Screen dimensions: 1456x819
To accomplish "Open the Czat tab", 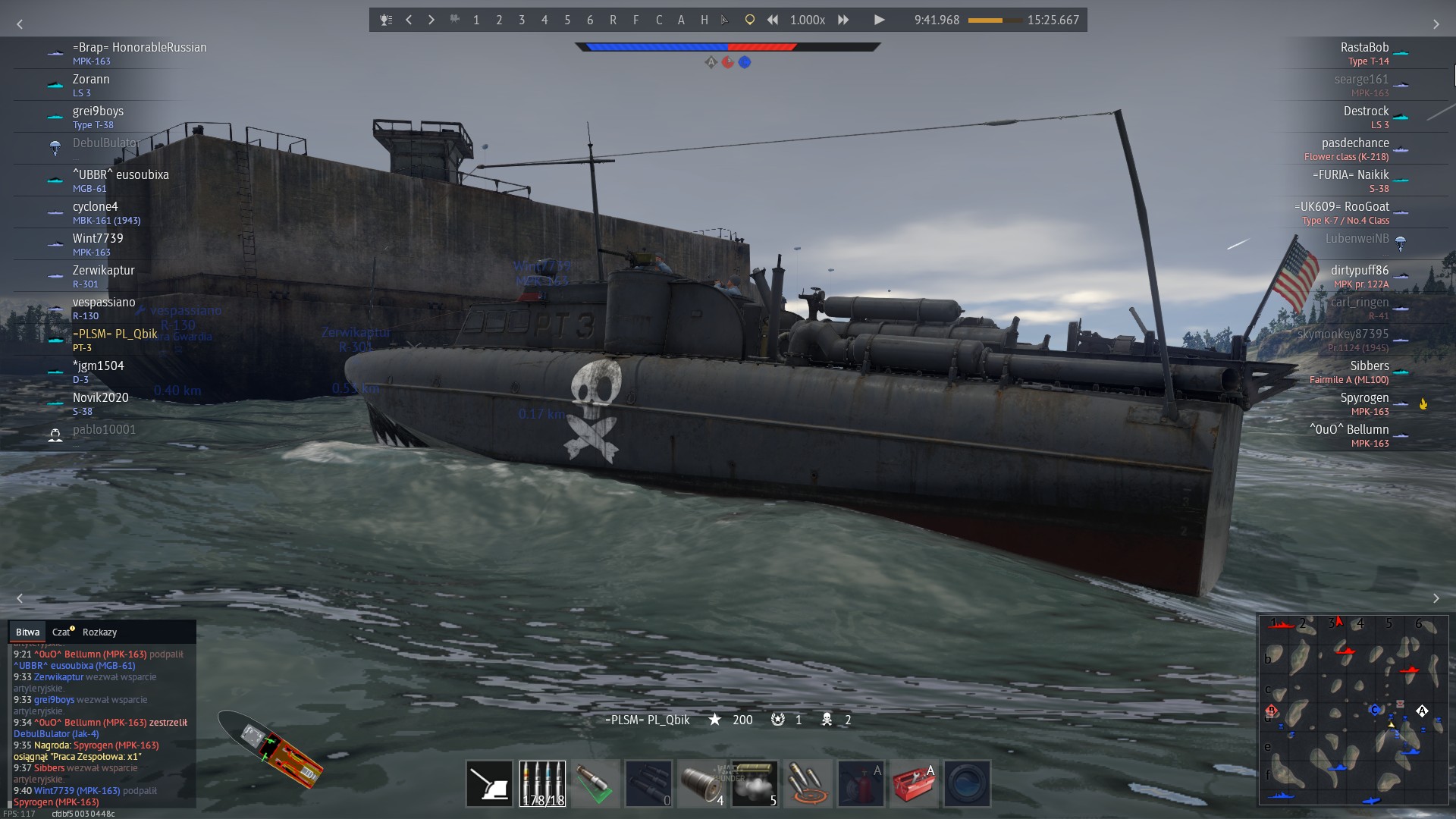I will 61,632.
